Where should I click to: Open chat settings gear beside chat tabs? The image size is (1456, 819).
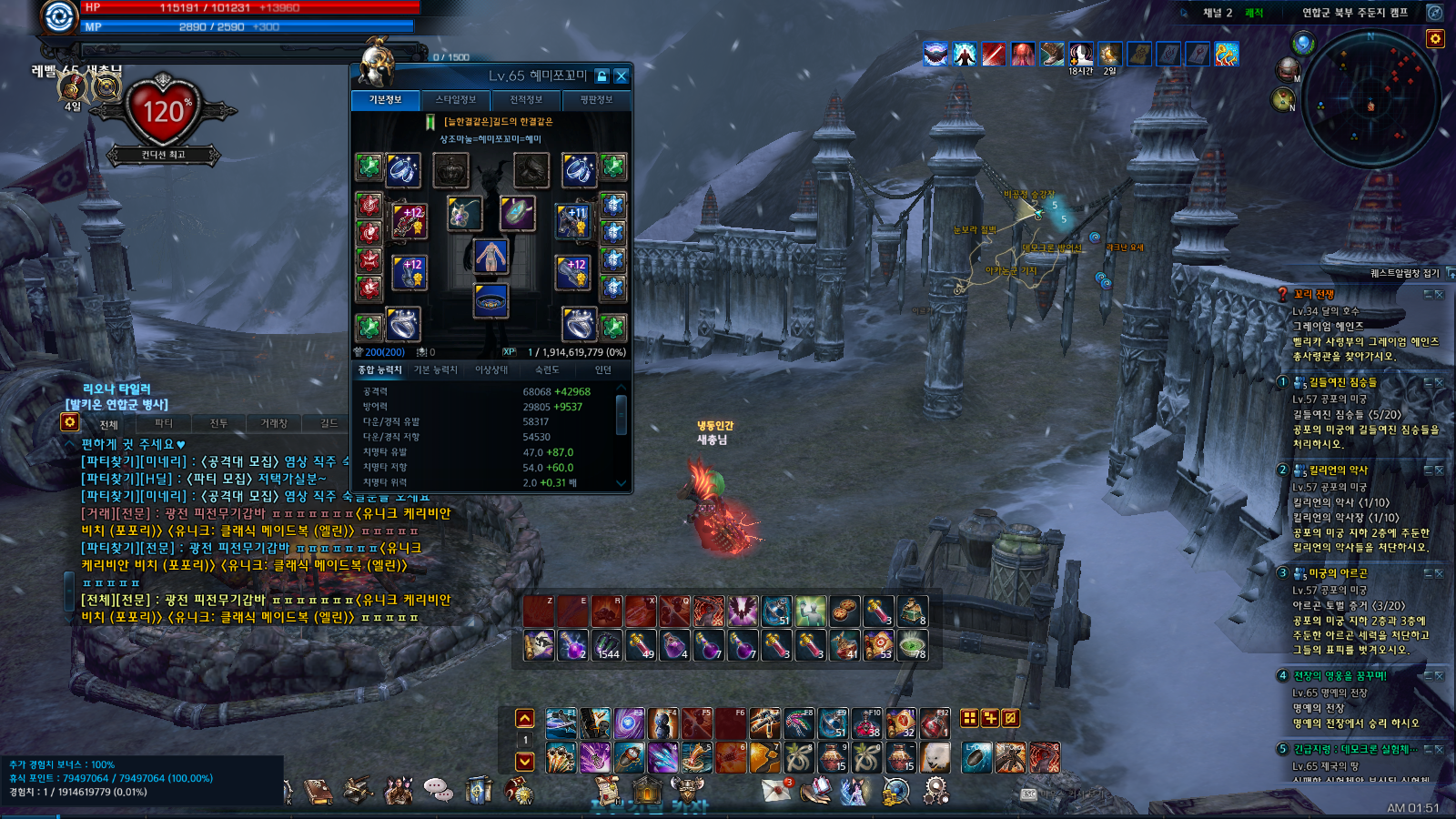[69, 422]
